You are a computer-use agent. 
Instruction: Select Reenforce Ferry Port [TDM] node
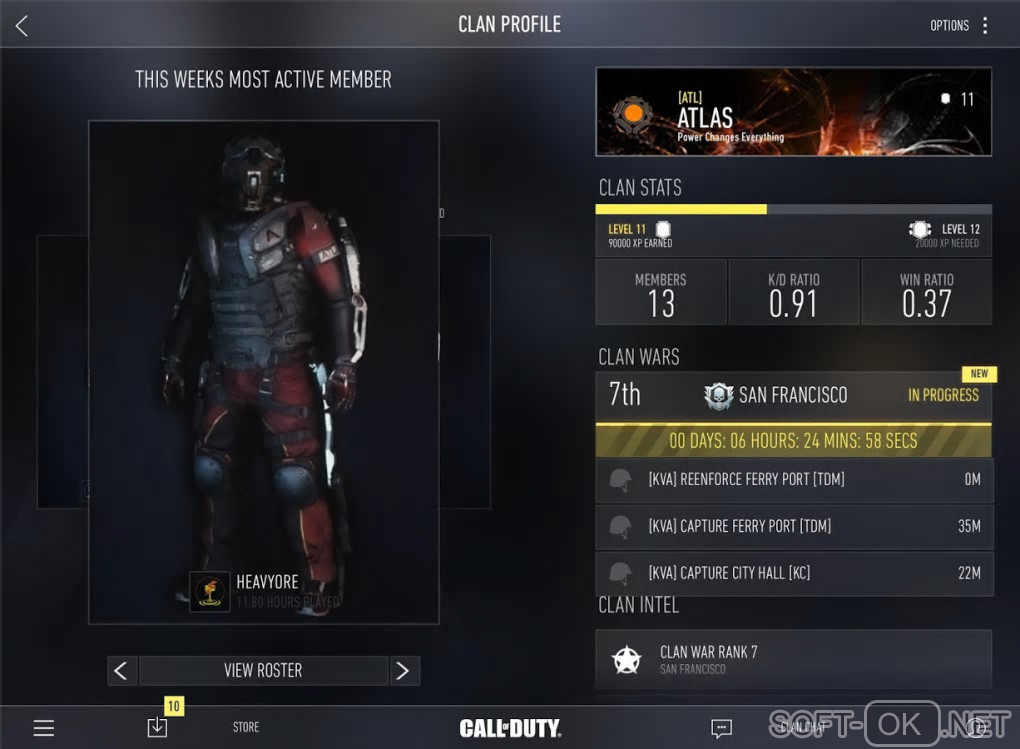pyautogui.click(x=793, y=480)
